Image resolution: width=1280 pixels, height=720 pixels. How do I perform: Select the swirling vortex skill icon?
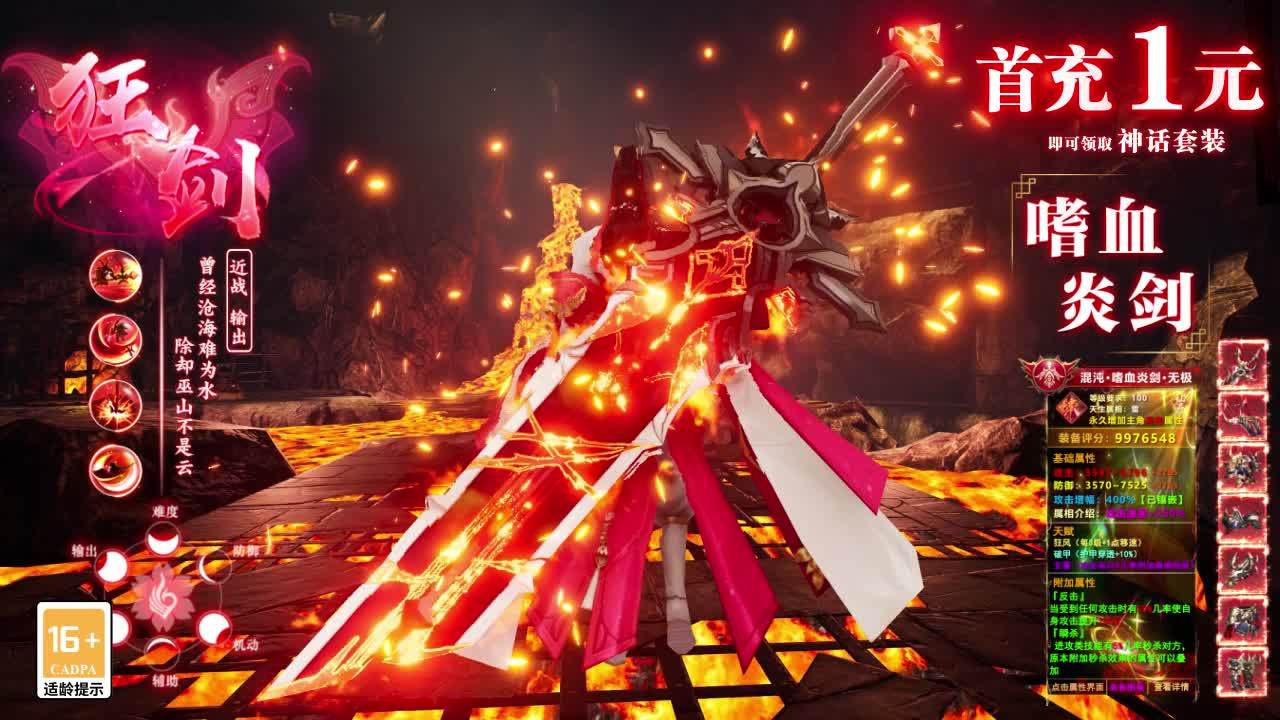[x=115, y=470]
